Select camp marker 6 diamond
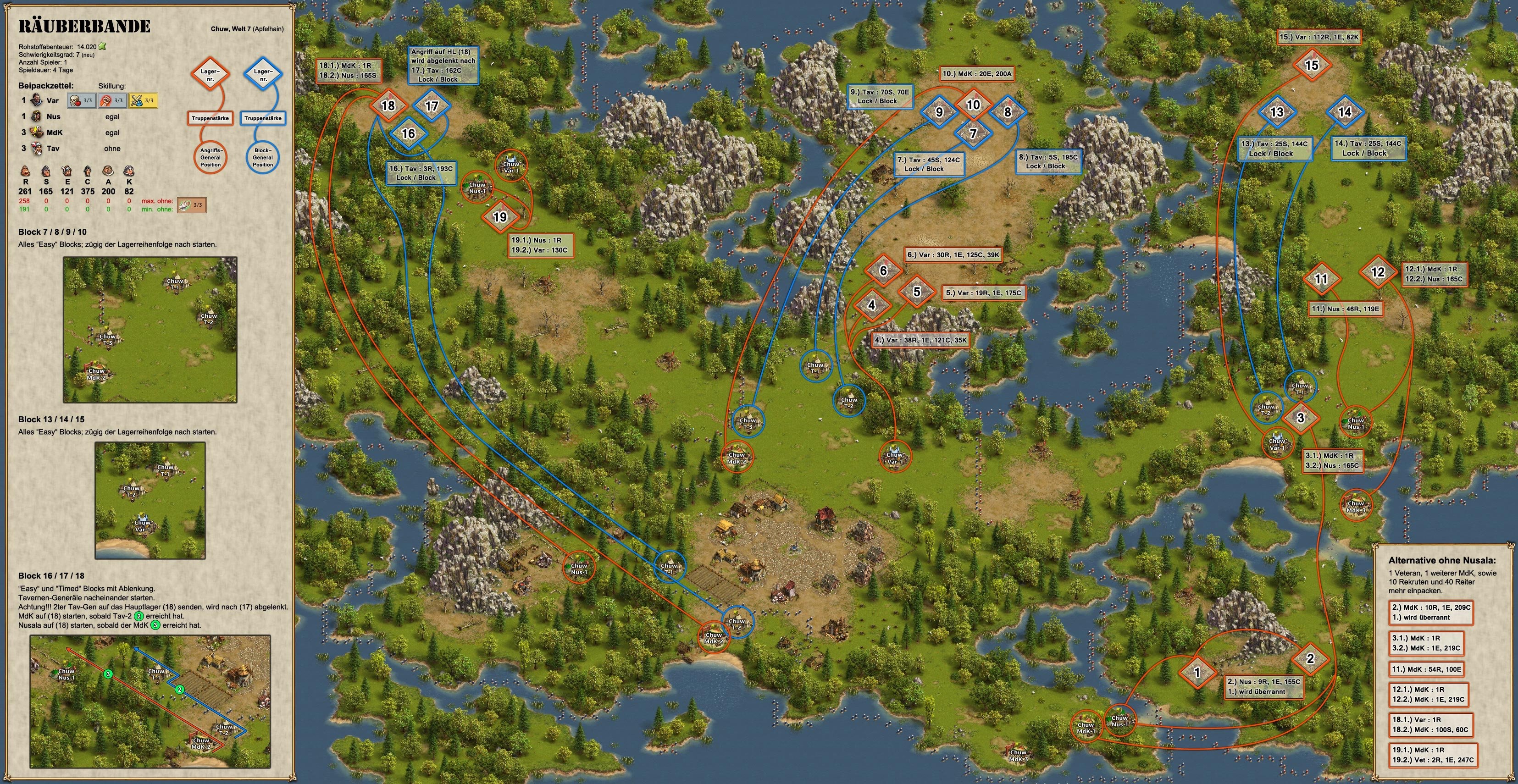This screenshot has height=784, width=1518. click(883, 271)
